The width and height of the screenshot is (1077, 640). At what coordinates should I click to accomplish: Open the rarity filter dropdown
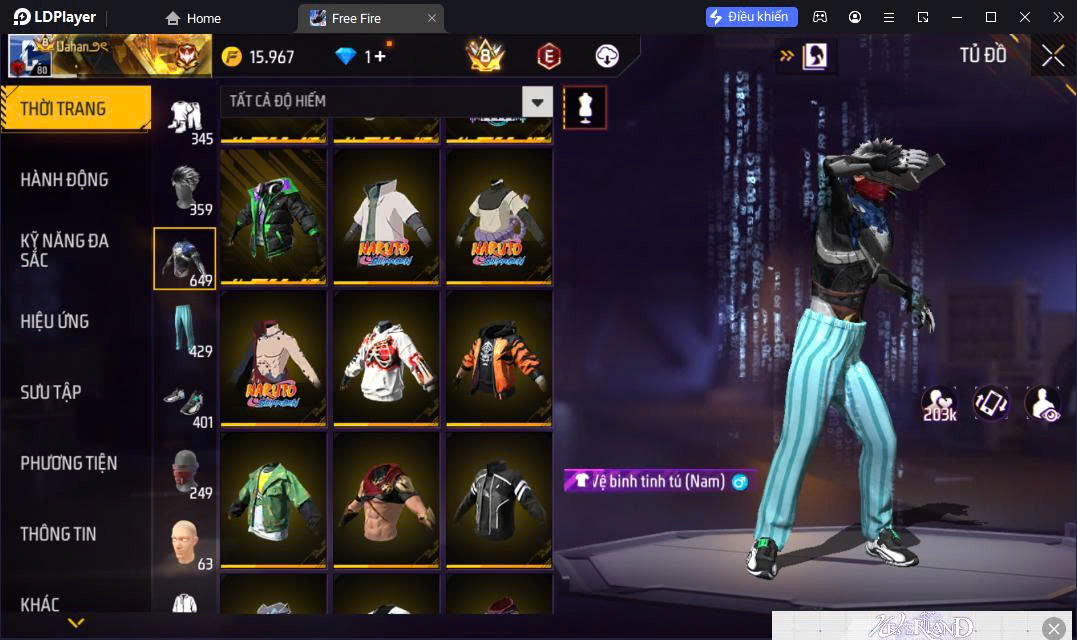click(538, 101)
